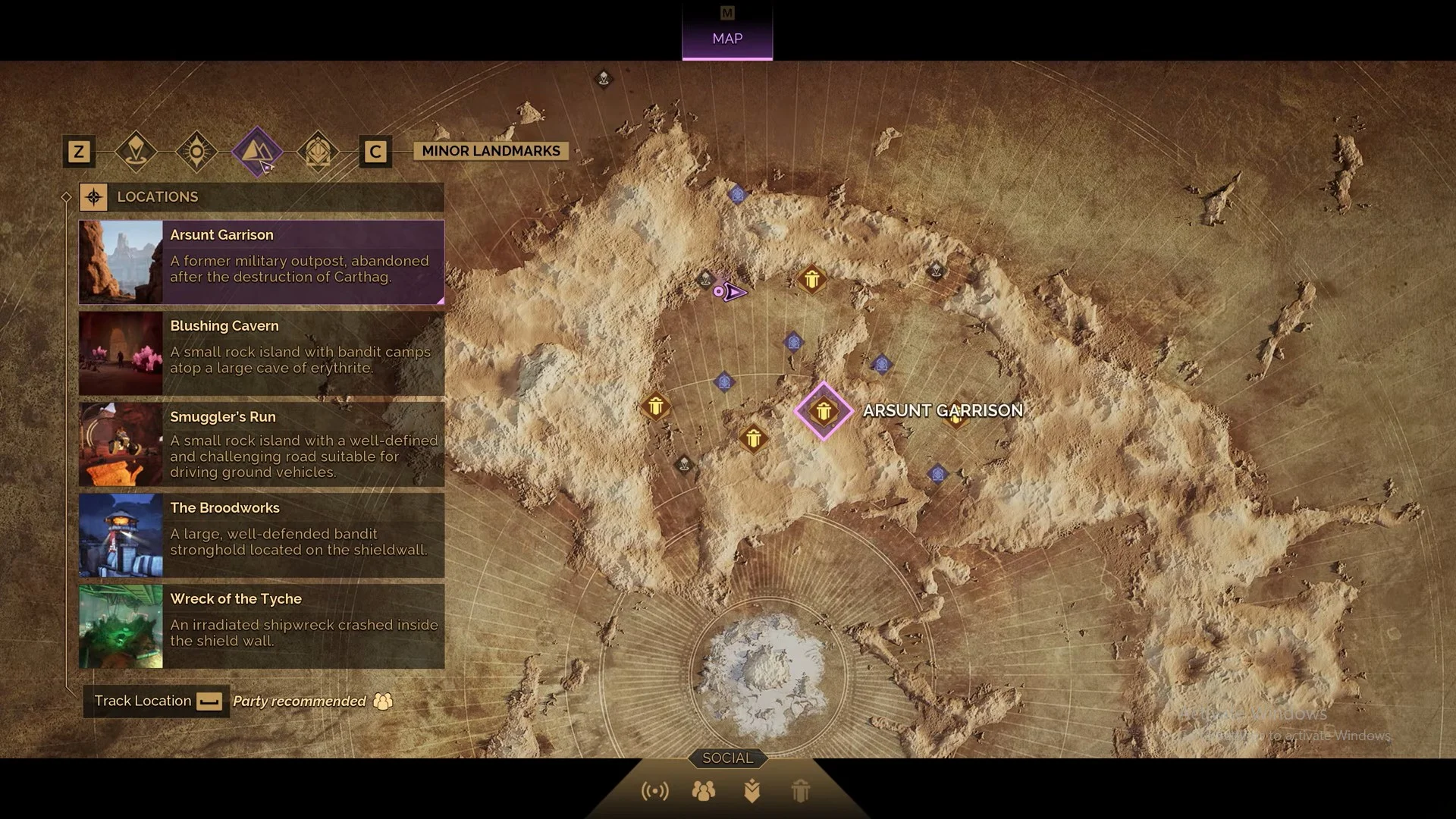Image resolution: width=1456 pixels, height=819 pixels.
Task: Click the location pin map filter icon
Action: click(x=137, y=152)
